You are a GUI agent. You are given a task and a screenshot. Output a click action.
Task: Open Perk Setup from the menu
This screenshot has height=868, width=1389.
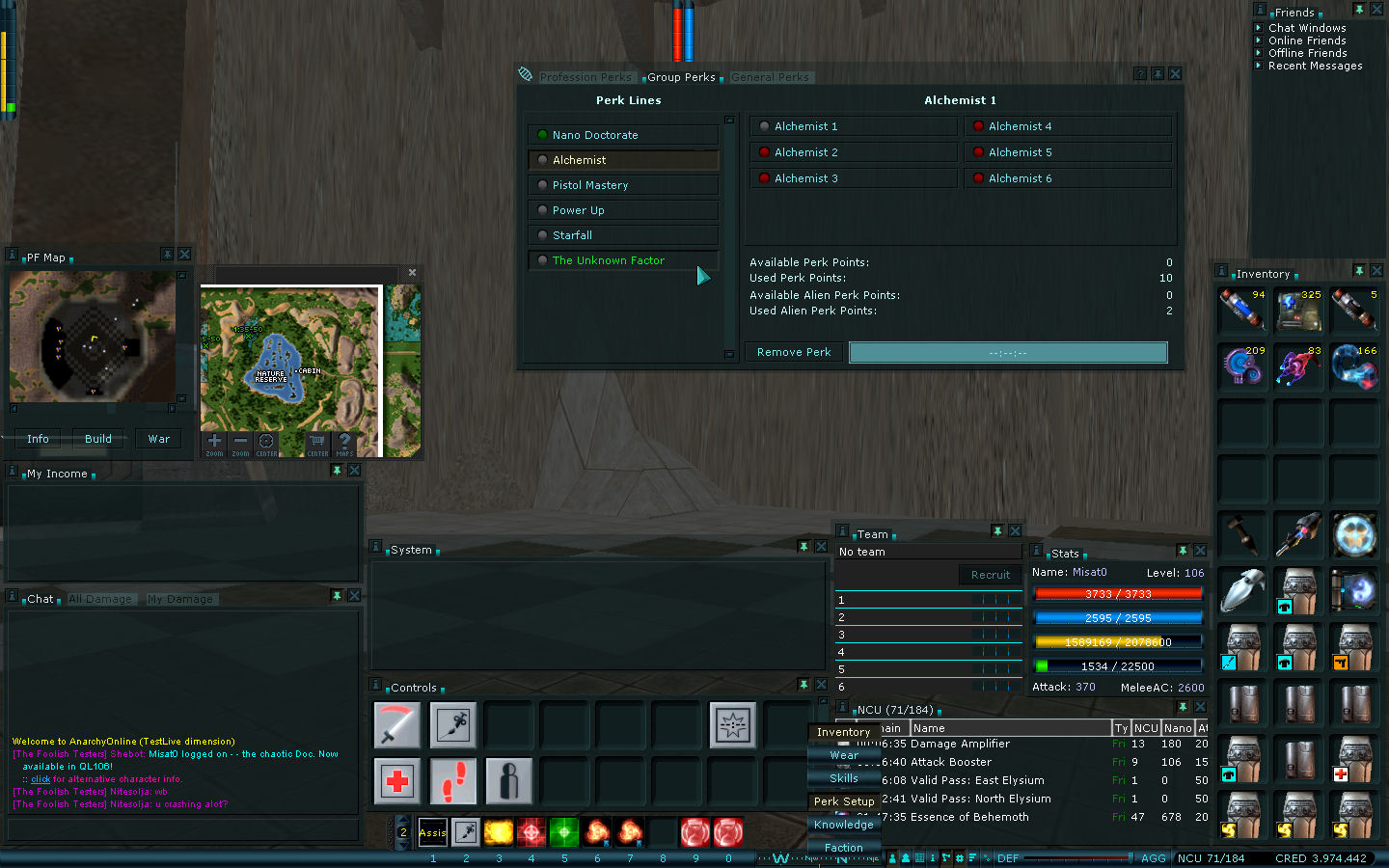tap(844, 801)
